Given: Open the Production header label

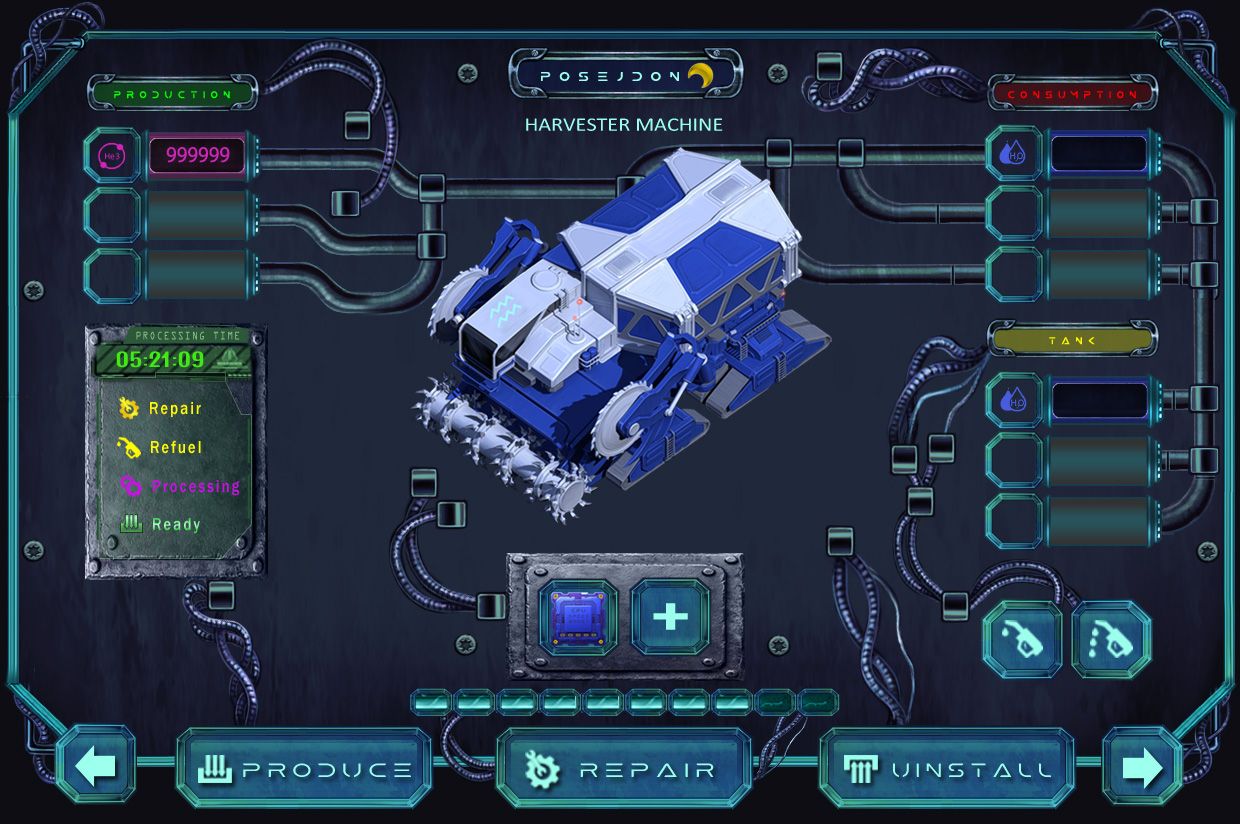Looking at the screenshot, I should pos(172,94).
